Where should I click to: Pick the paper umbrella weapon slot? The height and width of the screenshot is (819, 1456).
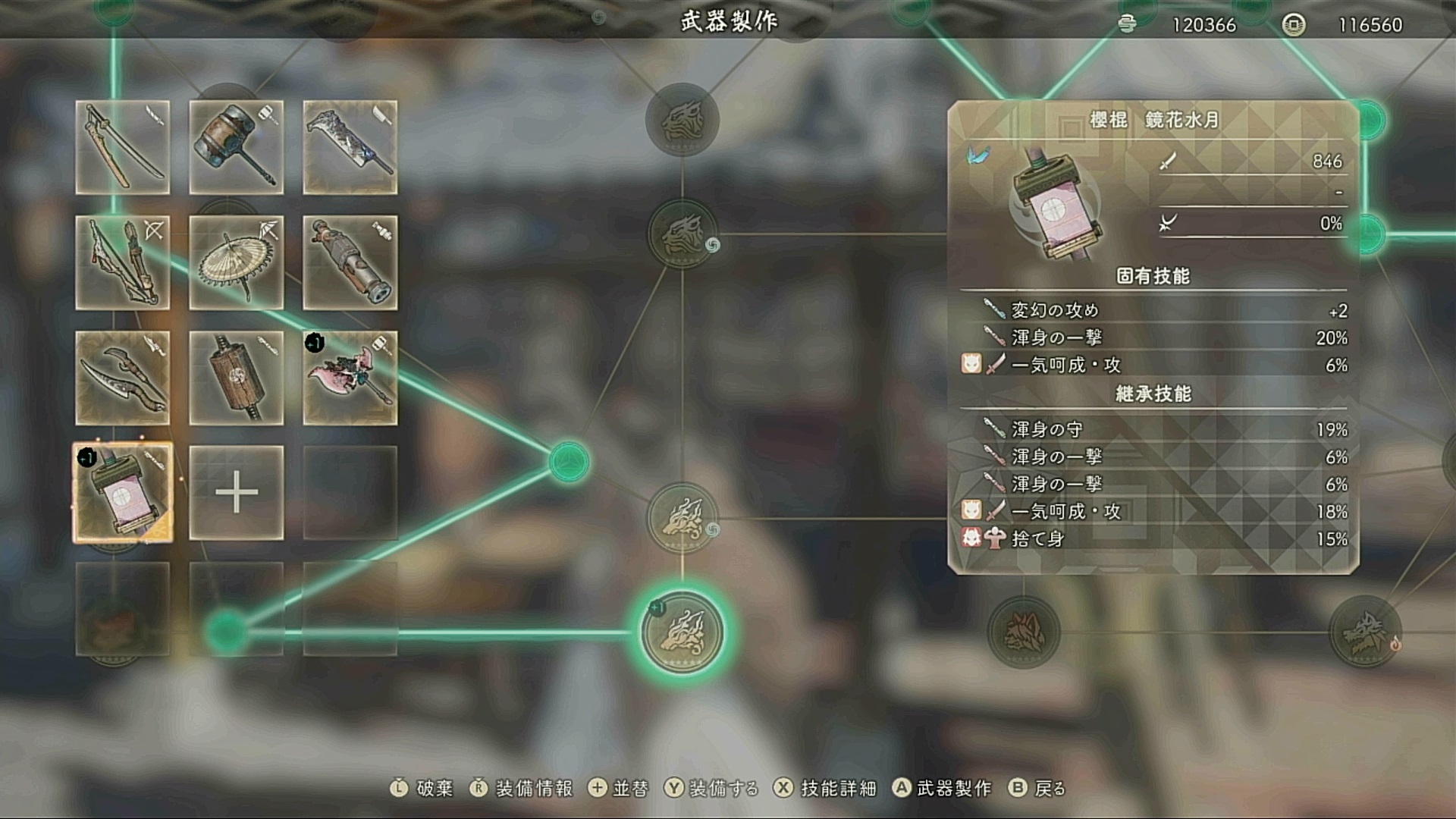pyautogui.click(x=237, y=262)
